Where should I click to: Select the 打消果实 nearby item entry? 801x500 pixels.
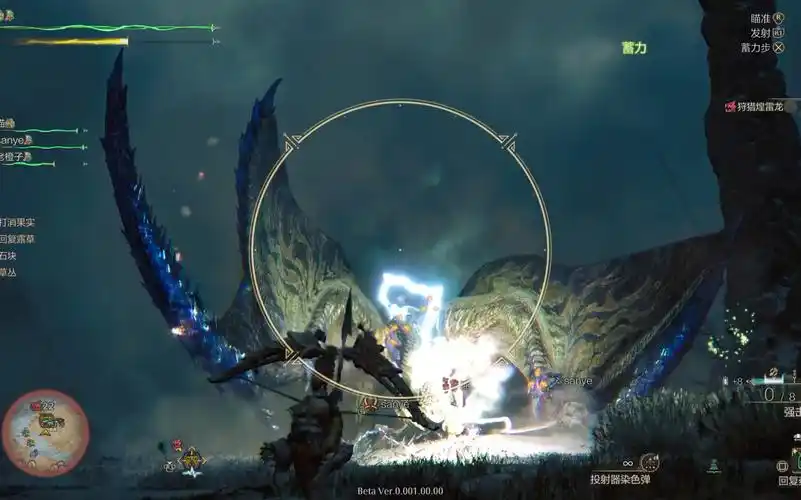[17, 222]
